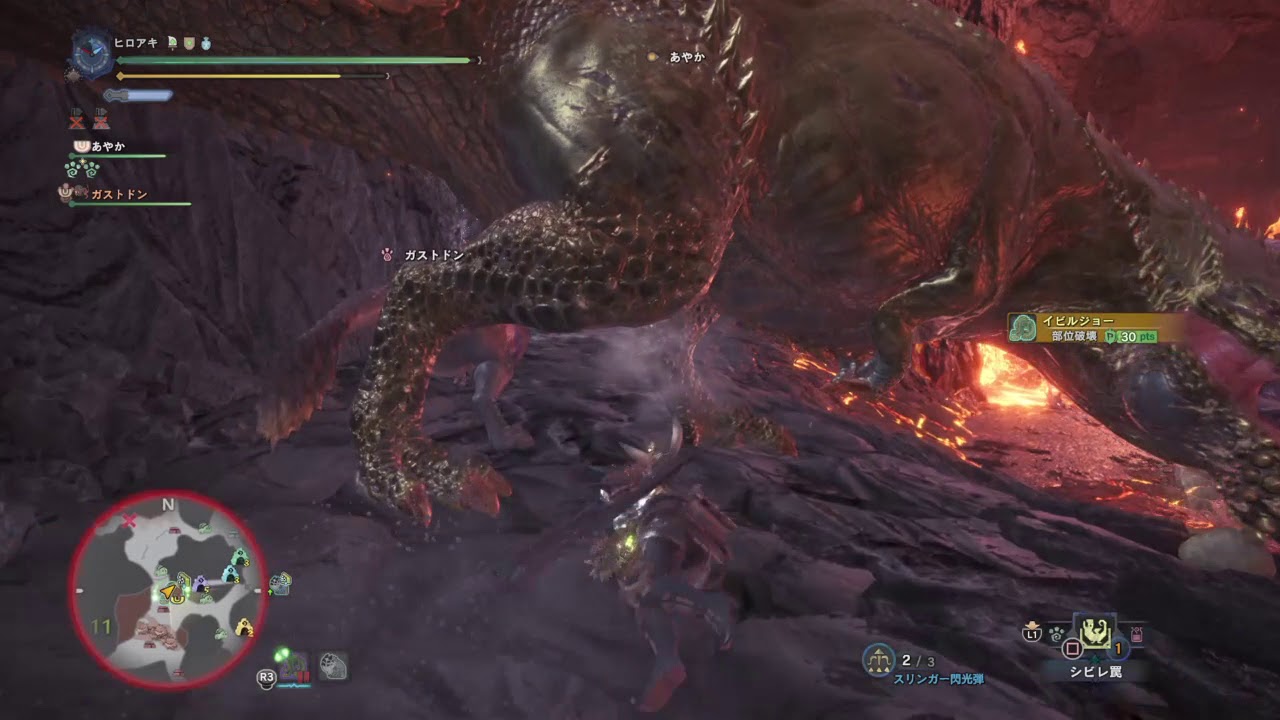Click the weapon sharpness sword gauge icon

[x=137, y=95]
